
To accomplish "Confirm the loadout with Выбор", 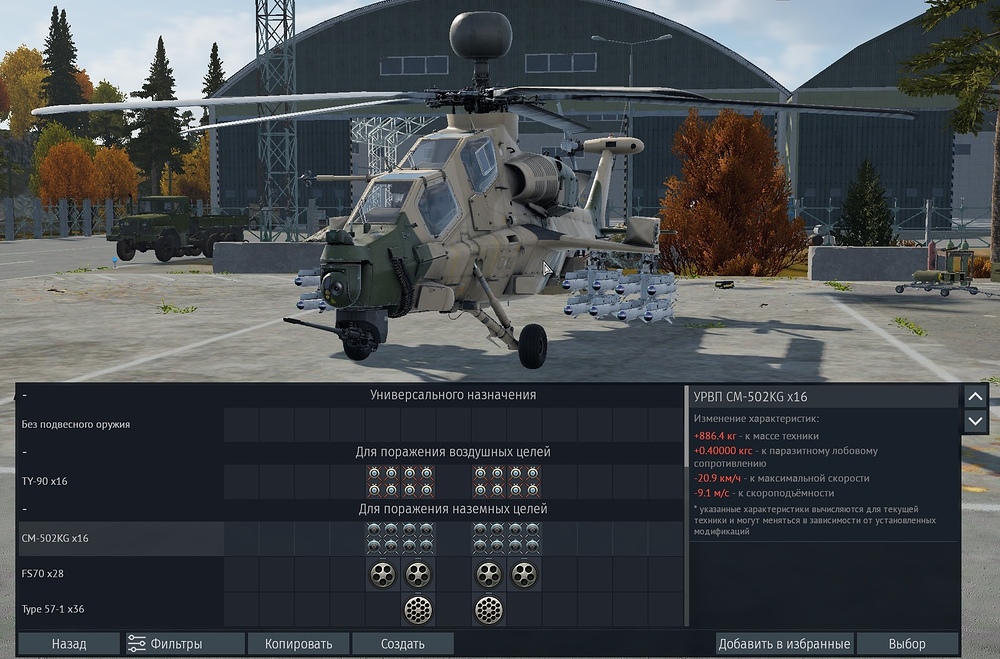I will pos(907,644).
